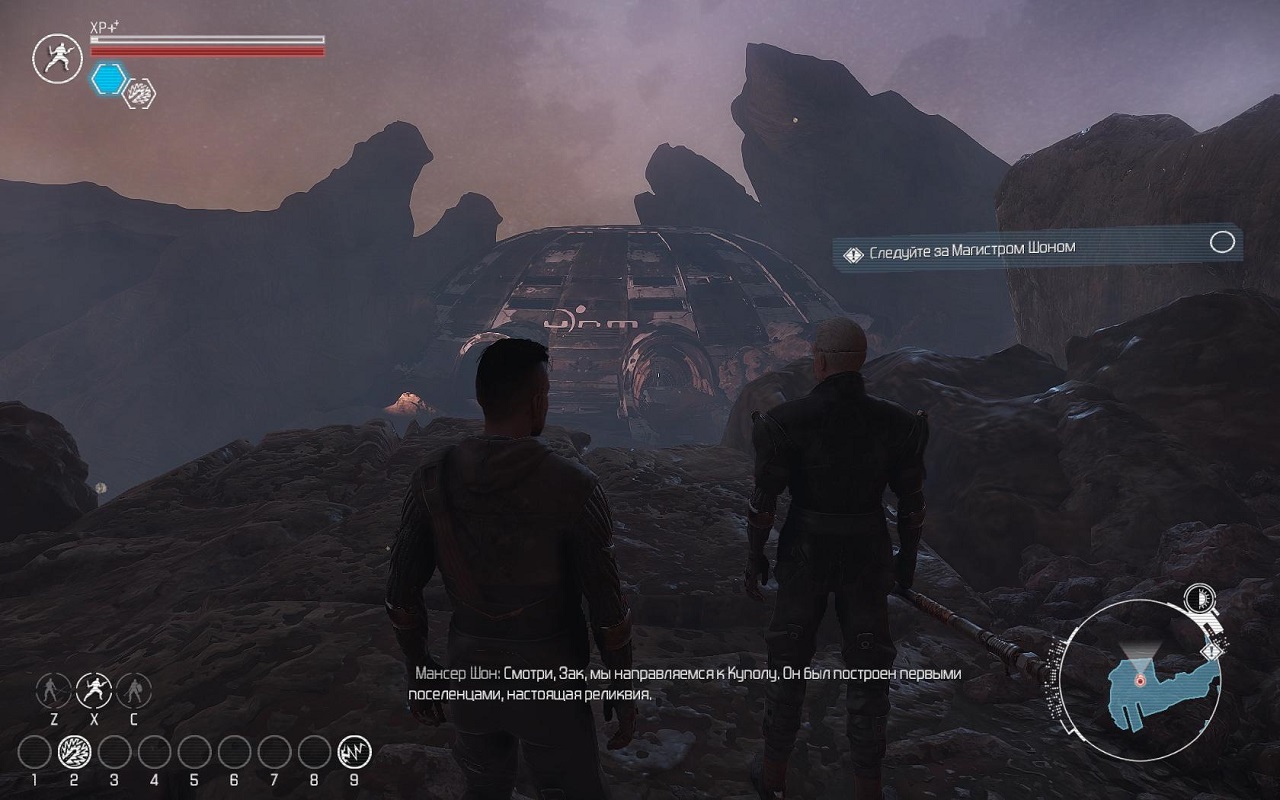Use the lightning ability in slot 9
This screenshot has width=1280, height=800.
(x=353, y=751)
